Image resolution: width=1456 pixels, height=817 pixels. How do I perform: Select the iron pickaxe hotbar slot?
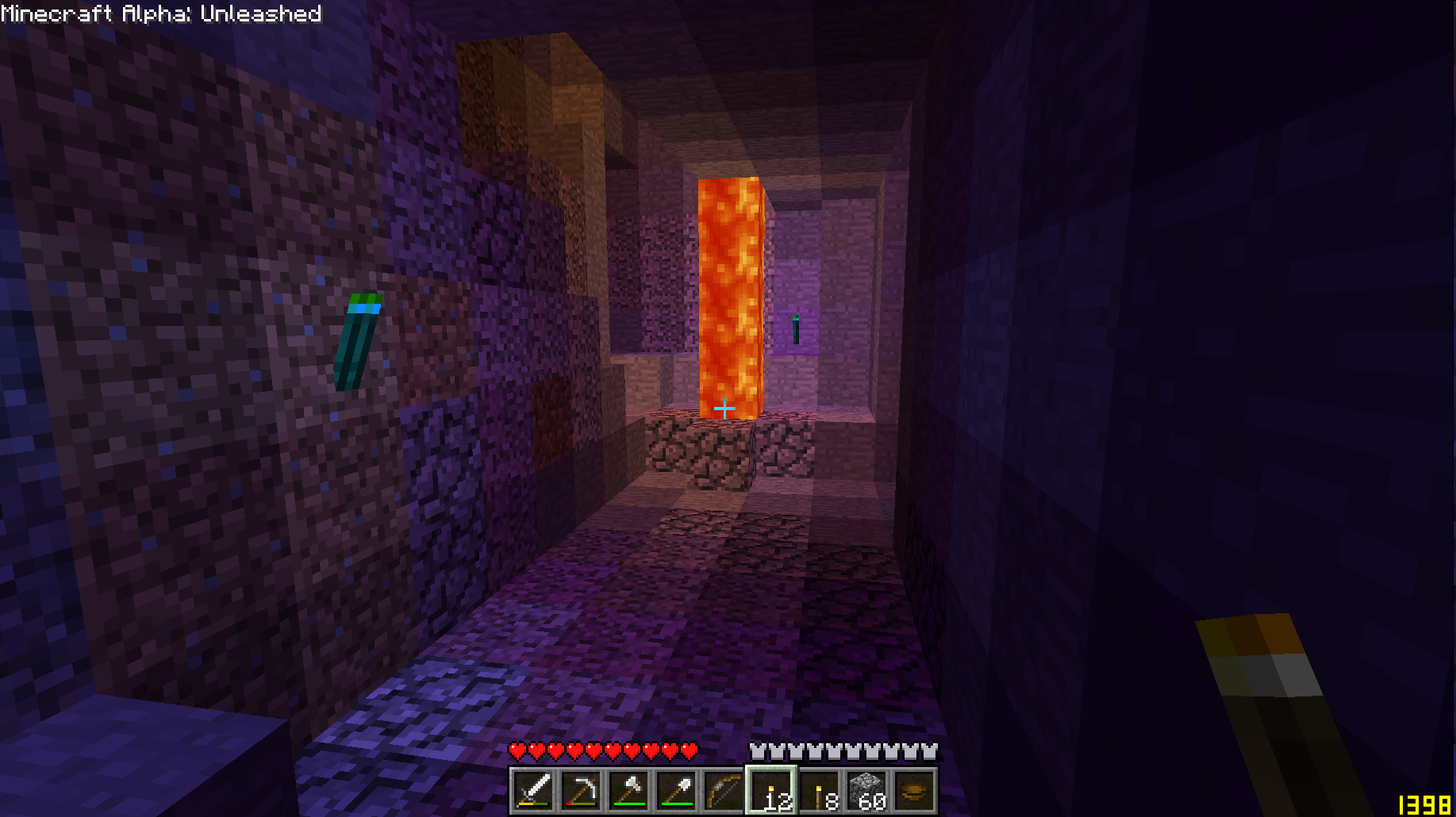coord(581,791)
